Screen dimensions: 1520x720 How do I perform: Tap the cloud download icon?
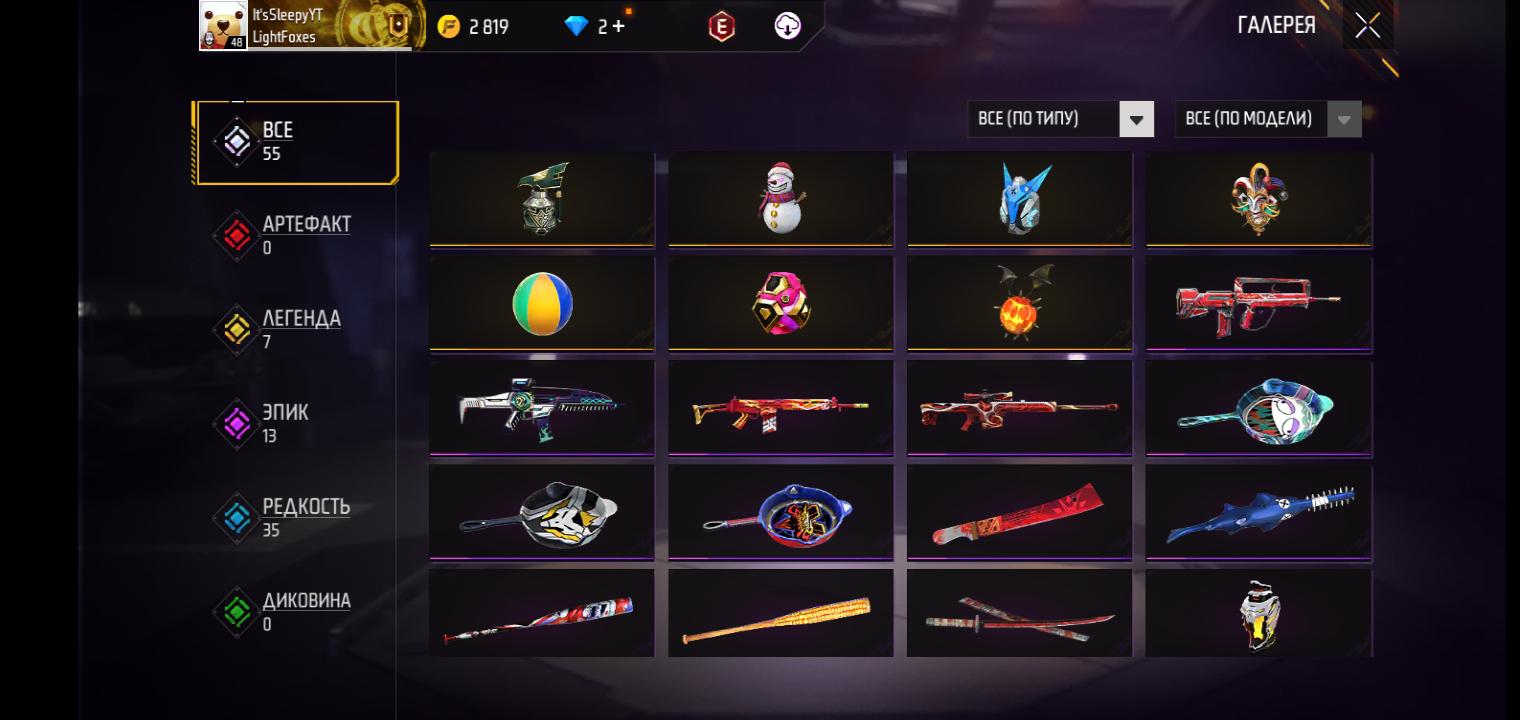tap(788, 27)
